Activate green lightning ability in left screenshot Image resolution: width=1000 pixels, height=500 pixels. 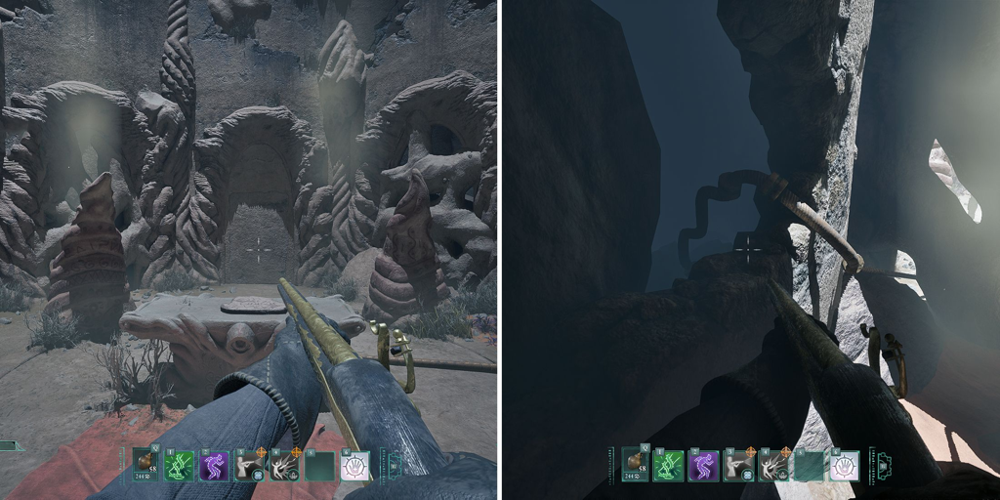click(179, 464)
